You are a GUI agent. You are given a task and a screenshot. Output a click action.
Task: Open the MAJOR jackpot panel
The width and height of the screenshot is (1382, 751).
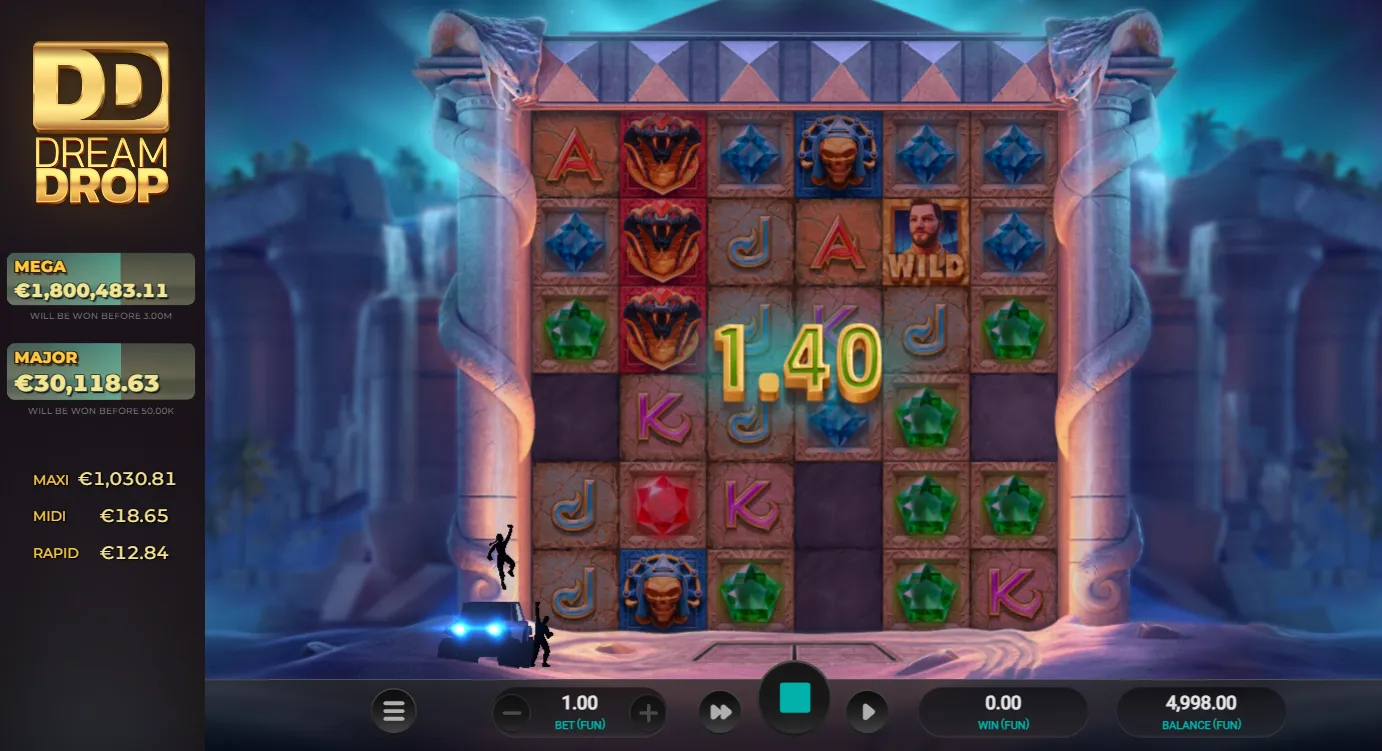[100, 369]
